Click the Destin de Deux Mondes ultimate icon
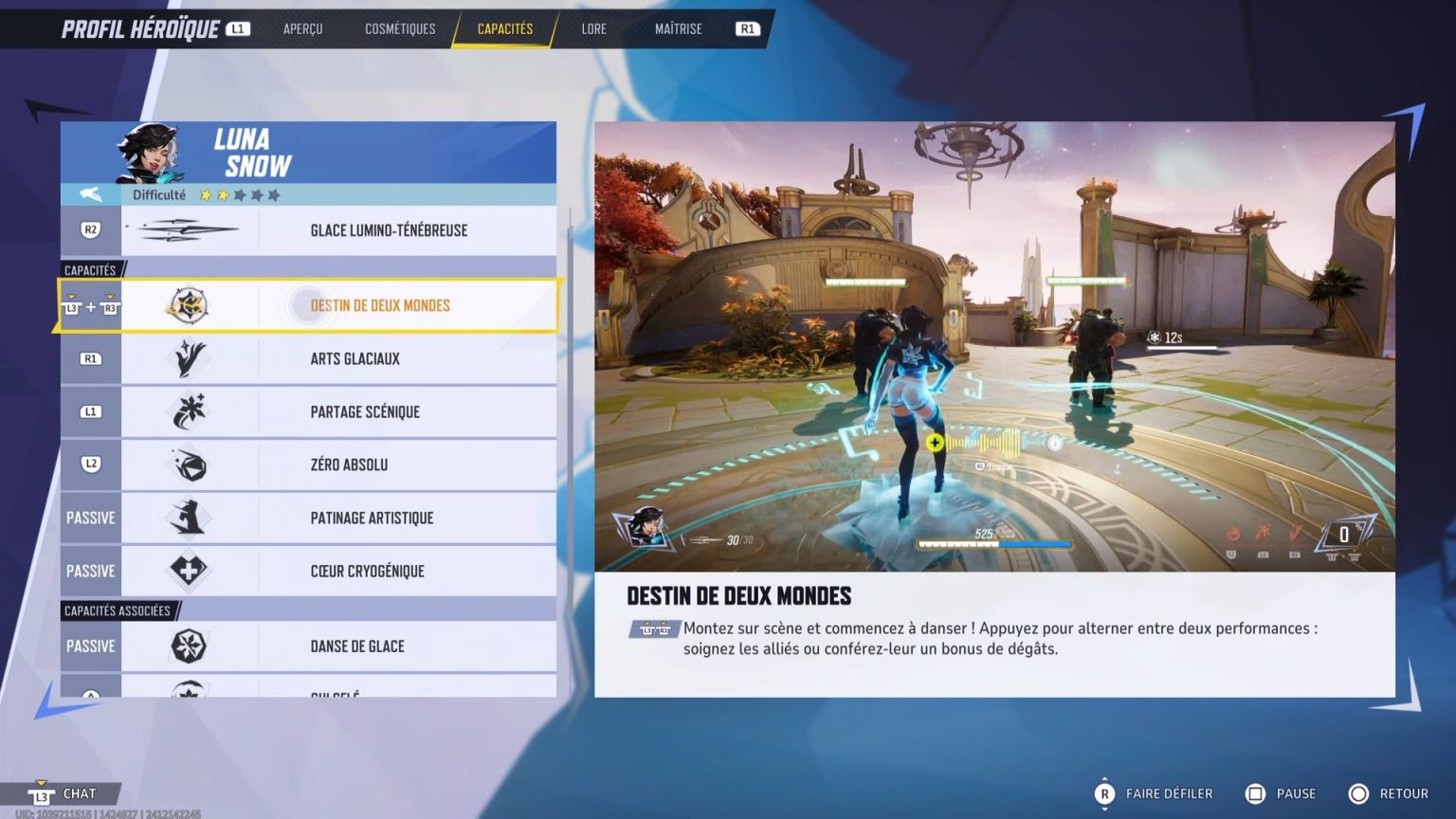The image size is (1456, 819). [x=188, y=305]
